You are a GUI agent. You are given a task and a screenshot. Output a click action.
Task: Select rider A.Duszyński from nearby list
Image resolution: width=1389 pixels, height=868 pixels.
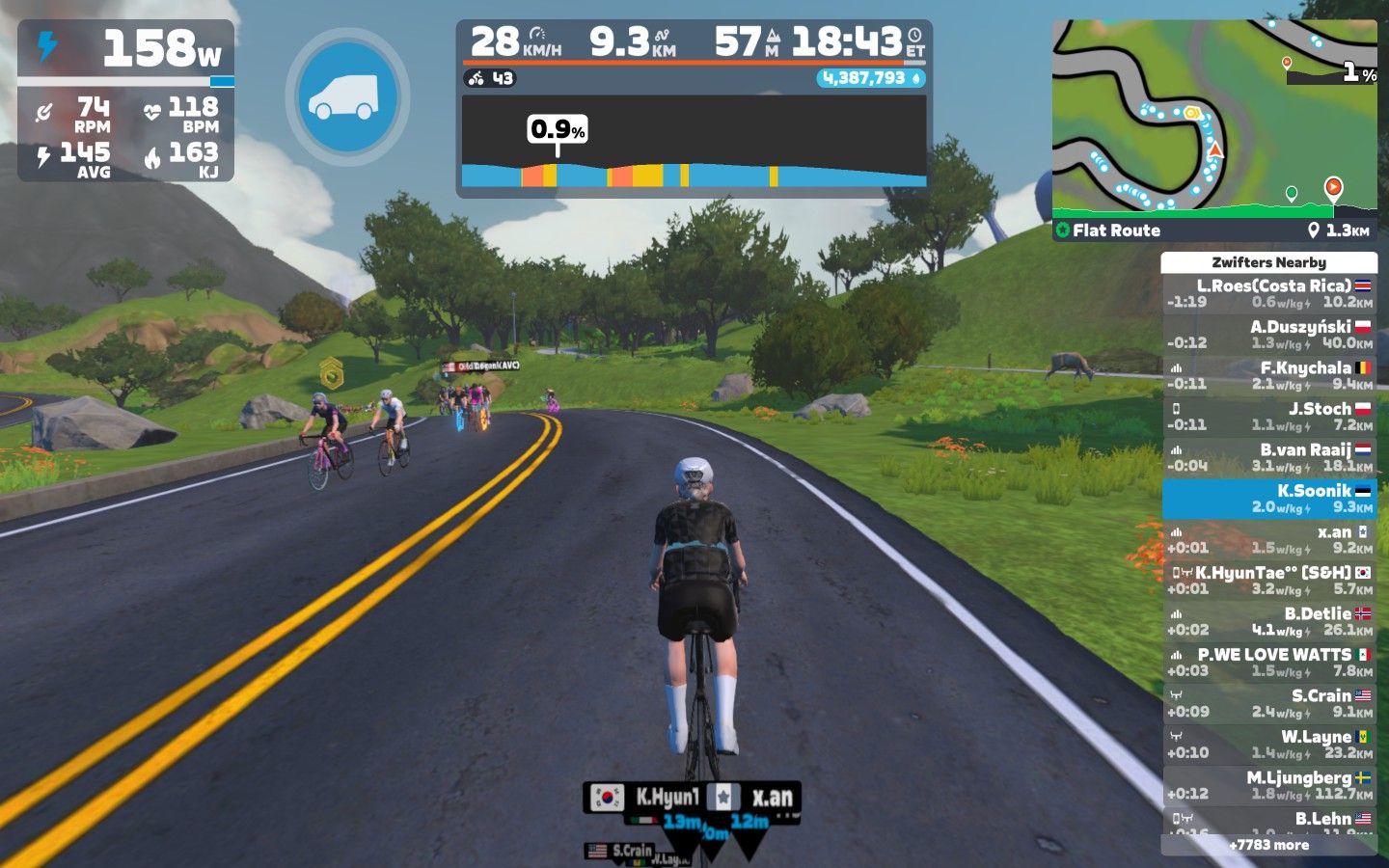point(1268,335)
